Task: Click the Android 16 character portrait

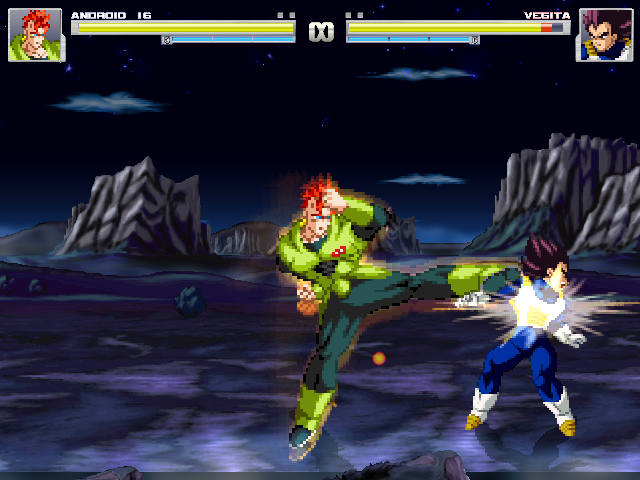Action: tap(35, 35)
